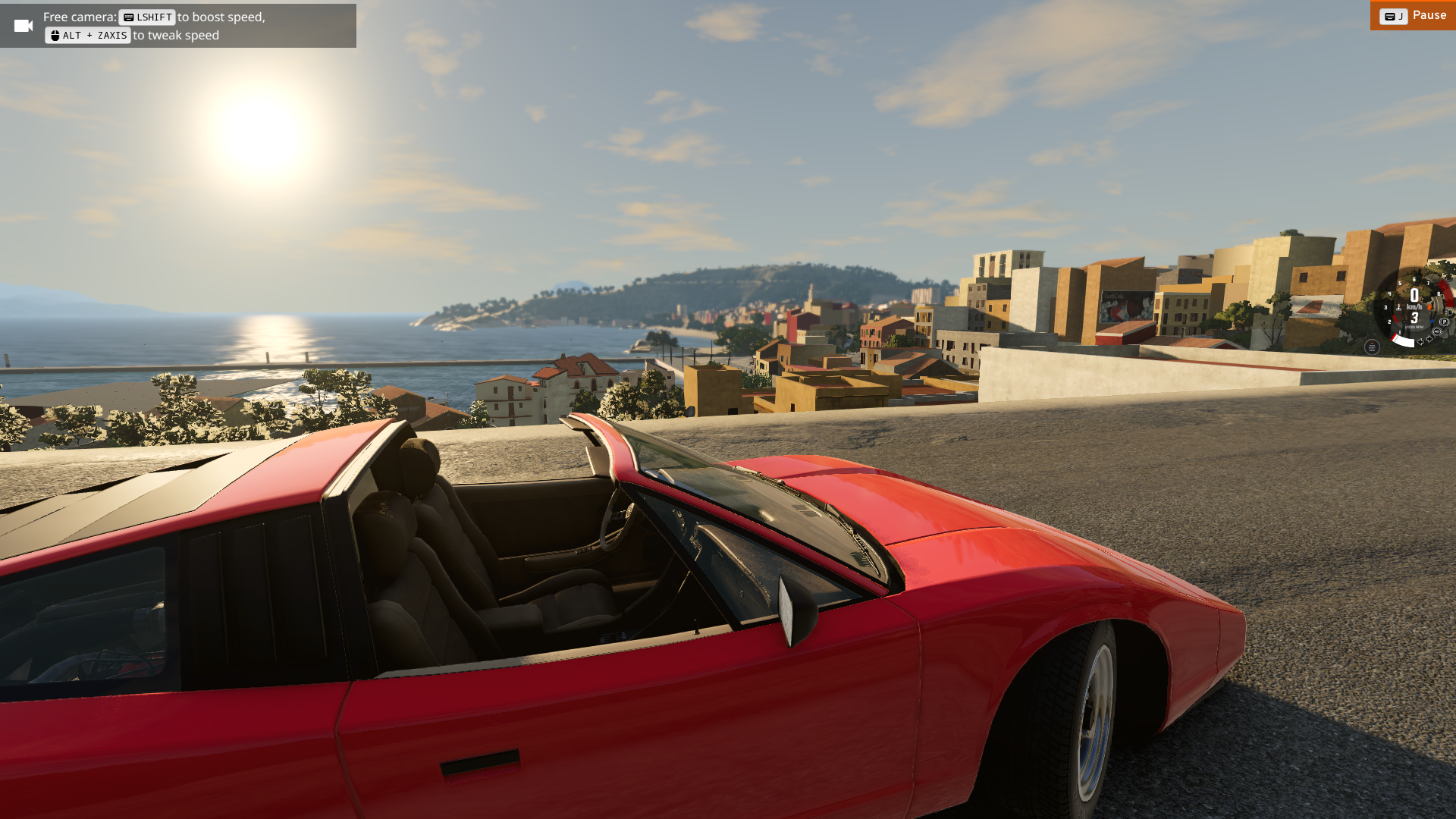Click the orange Pause button
This screenshot has width=1456, height=819.
point(1413,16)
